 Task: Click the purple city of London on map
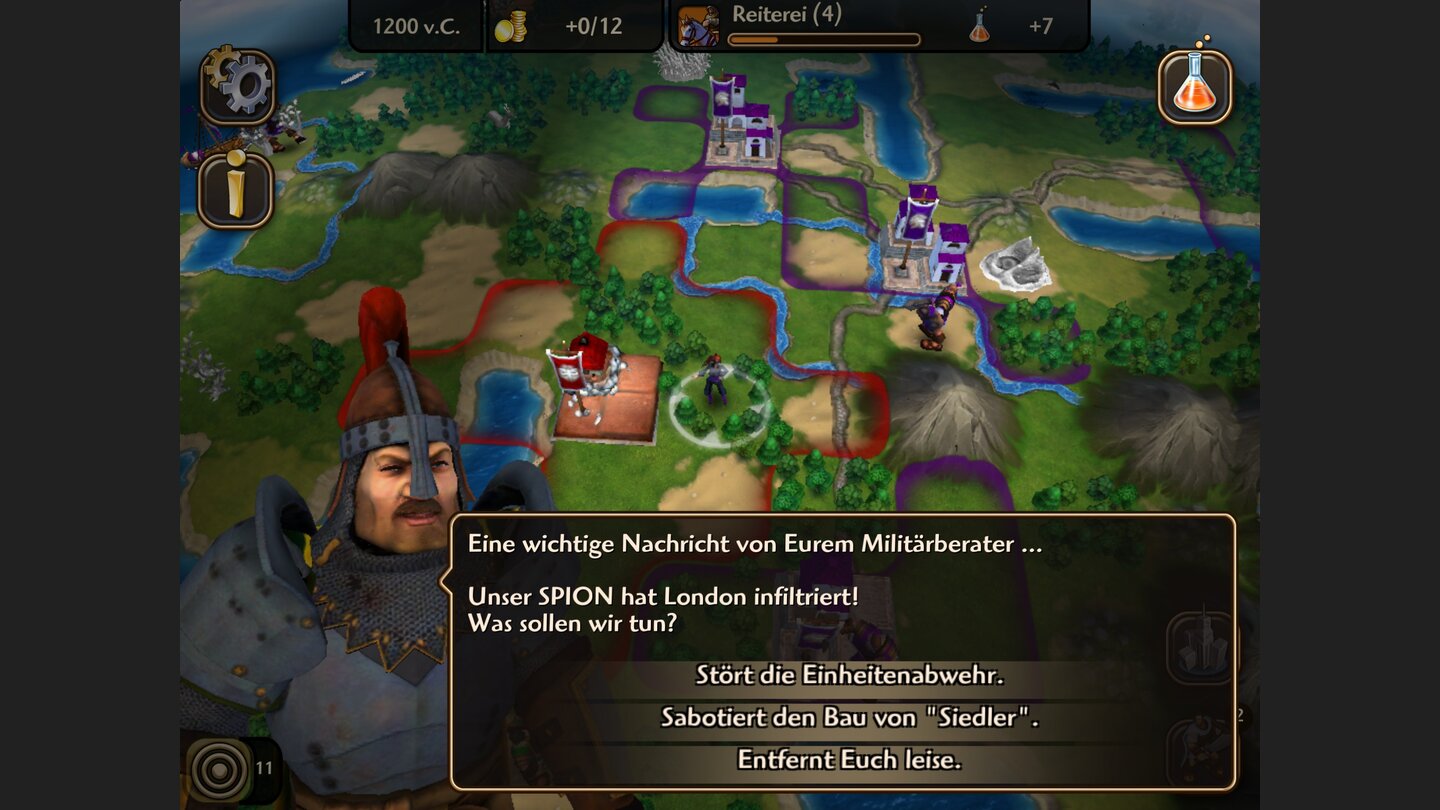(x=922, y=240)
